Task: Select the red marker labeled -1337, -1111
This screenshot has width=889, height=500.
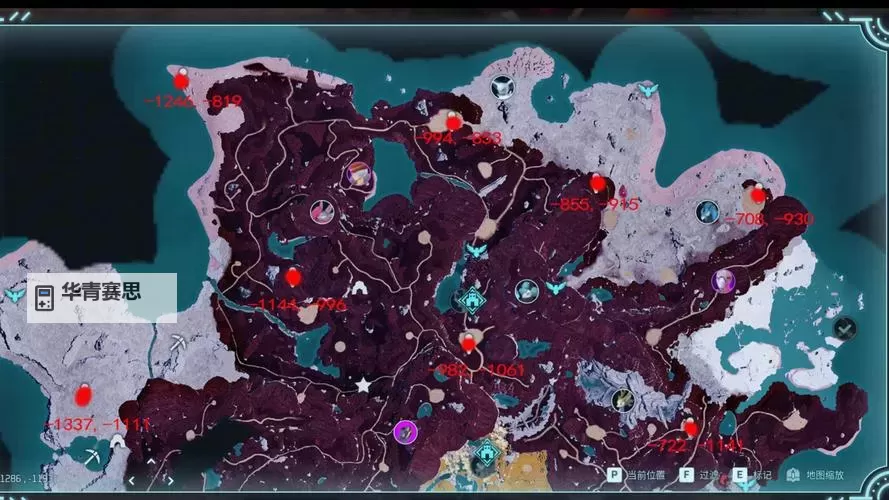Action: (83, 394)
